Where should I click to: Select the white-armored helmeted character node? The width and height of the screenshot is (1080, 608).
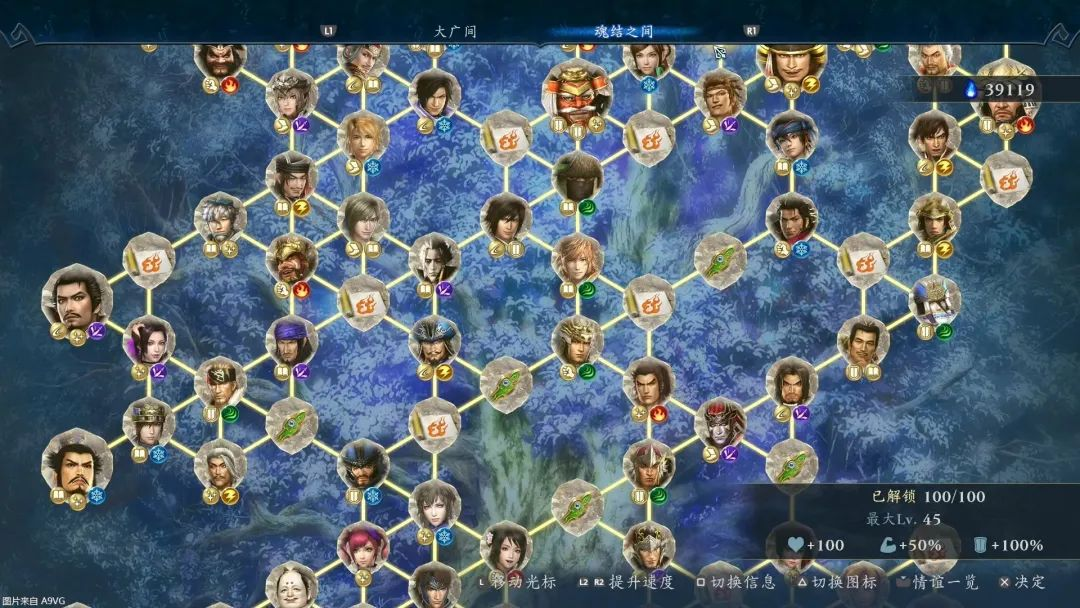point(935,299)
